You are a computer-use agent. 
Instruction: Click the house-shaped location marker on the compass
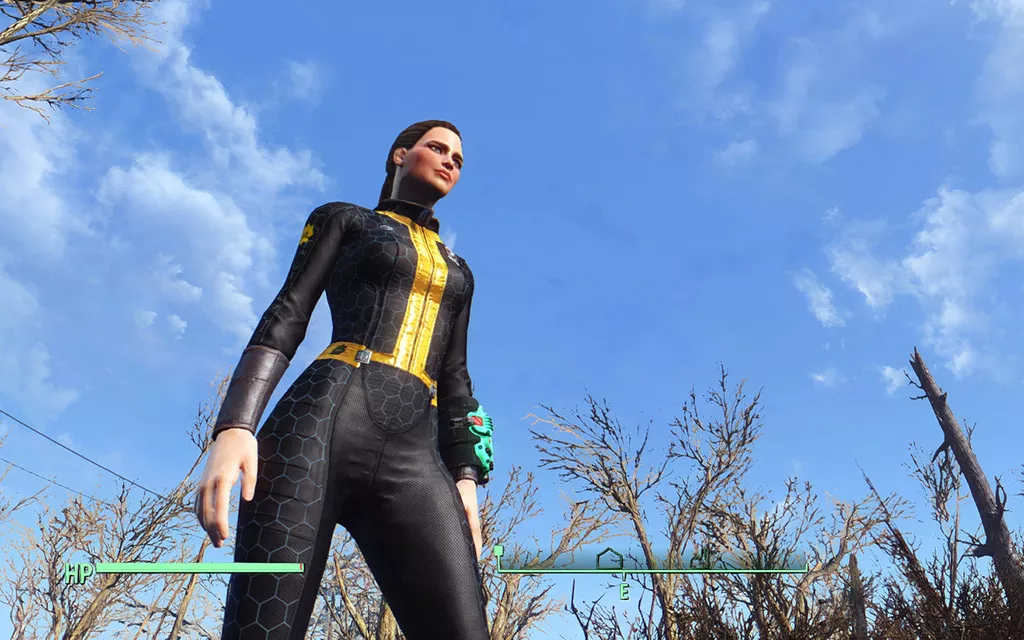click(x=609, y=559)
